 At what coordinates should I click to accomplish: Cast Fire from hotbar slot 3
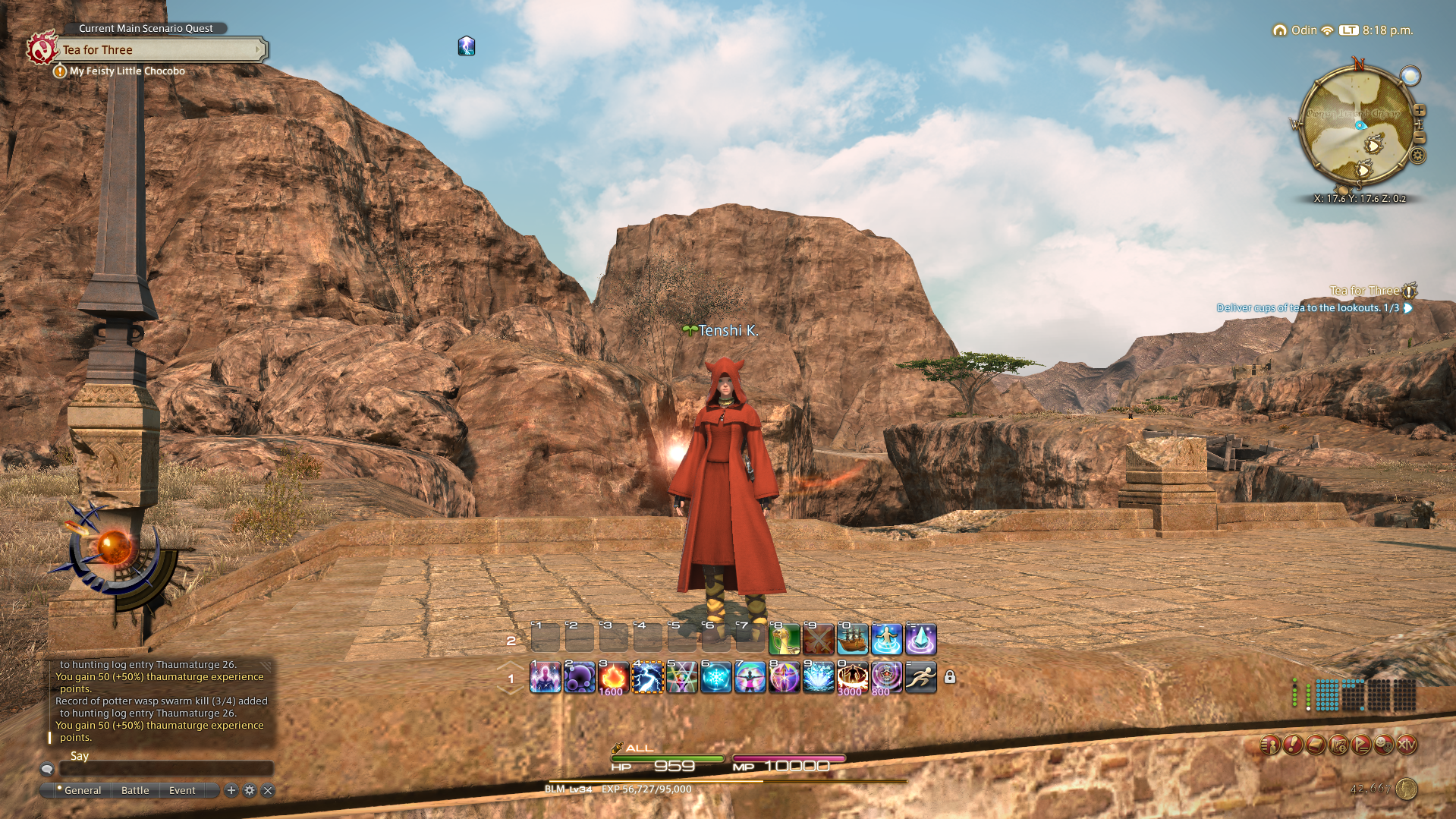[613, 678]
